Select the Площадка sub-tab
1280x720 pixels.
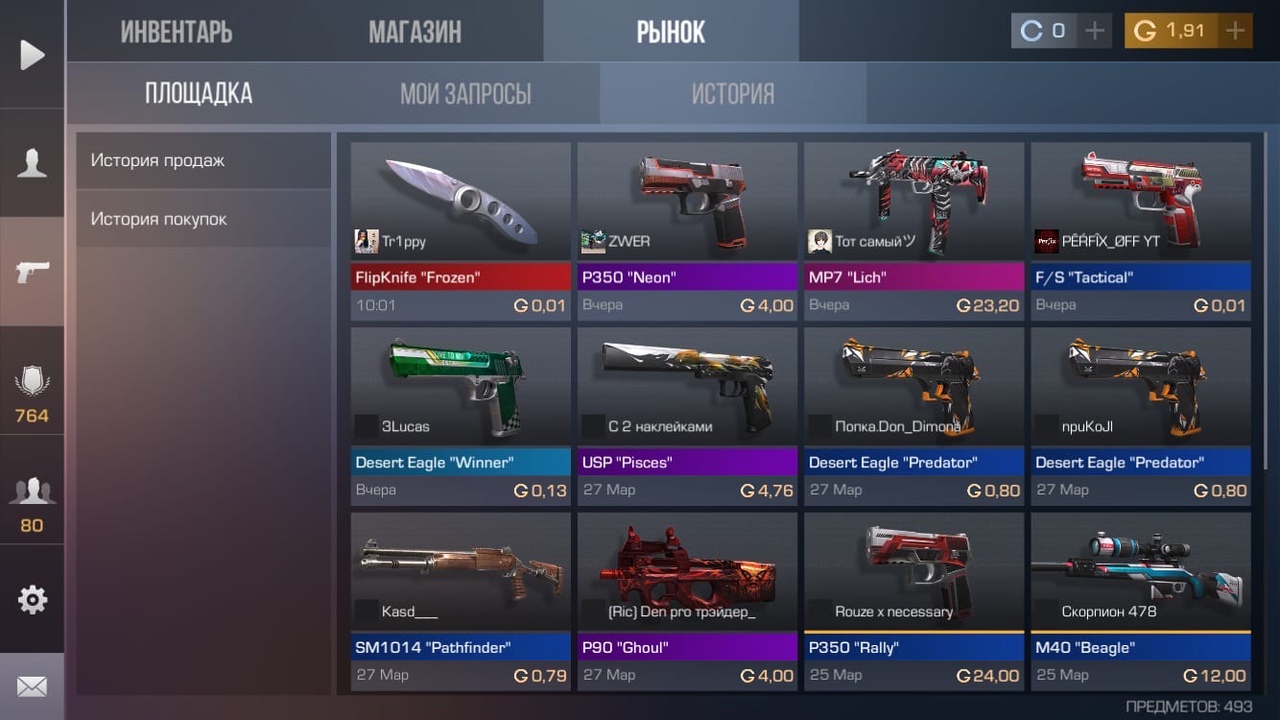(x=198, y=94)
